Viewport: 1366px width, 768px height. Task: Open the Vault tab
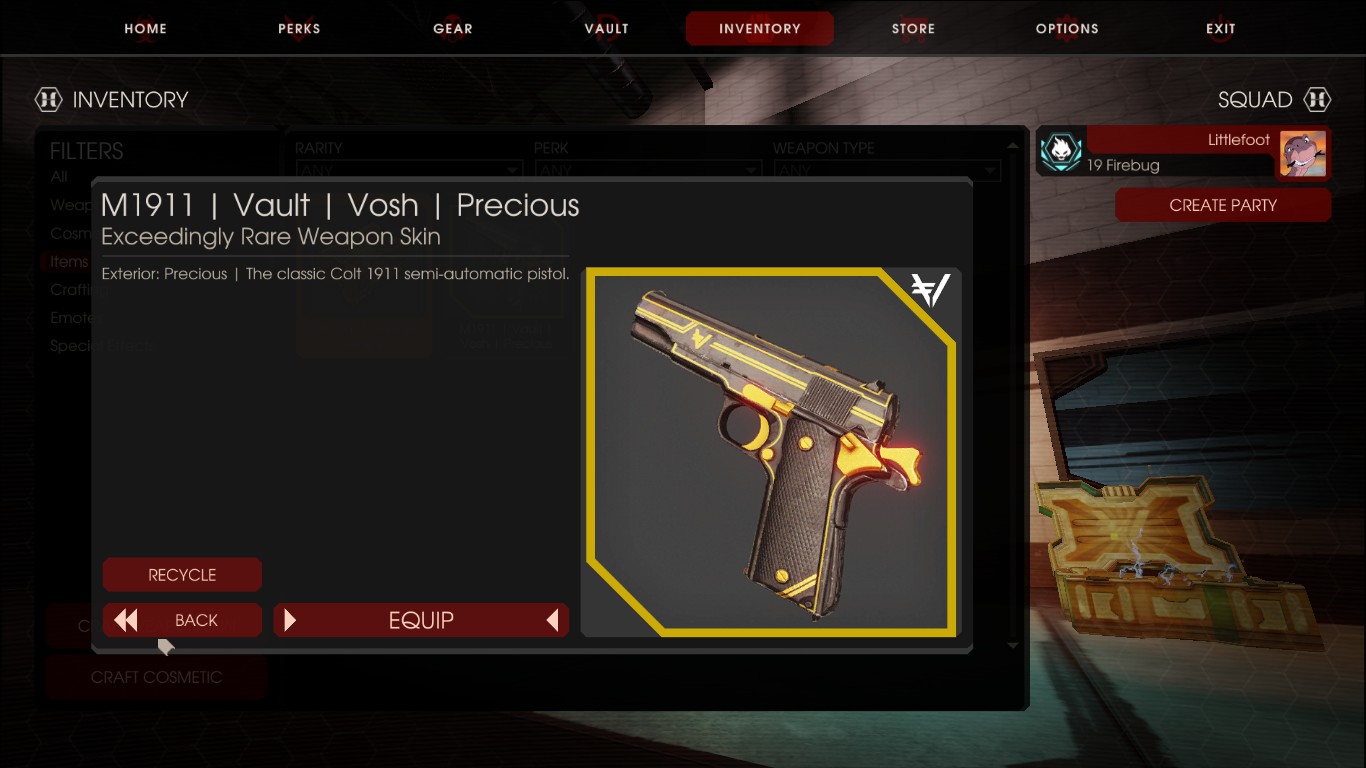click(x=606, y=28)
